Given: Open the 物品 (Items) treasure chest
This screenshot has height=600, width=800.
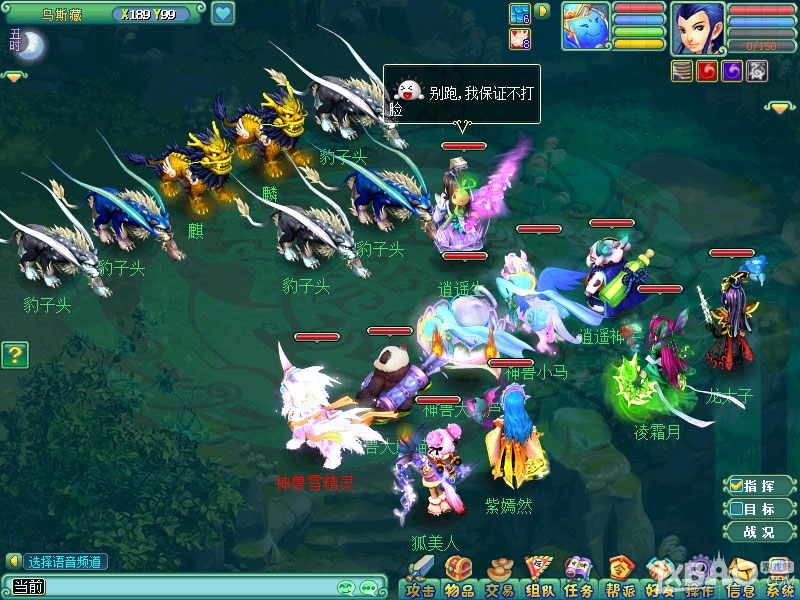Looking at the screenshot, I should [x=459, y=577].
